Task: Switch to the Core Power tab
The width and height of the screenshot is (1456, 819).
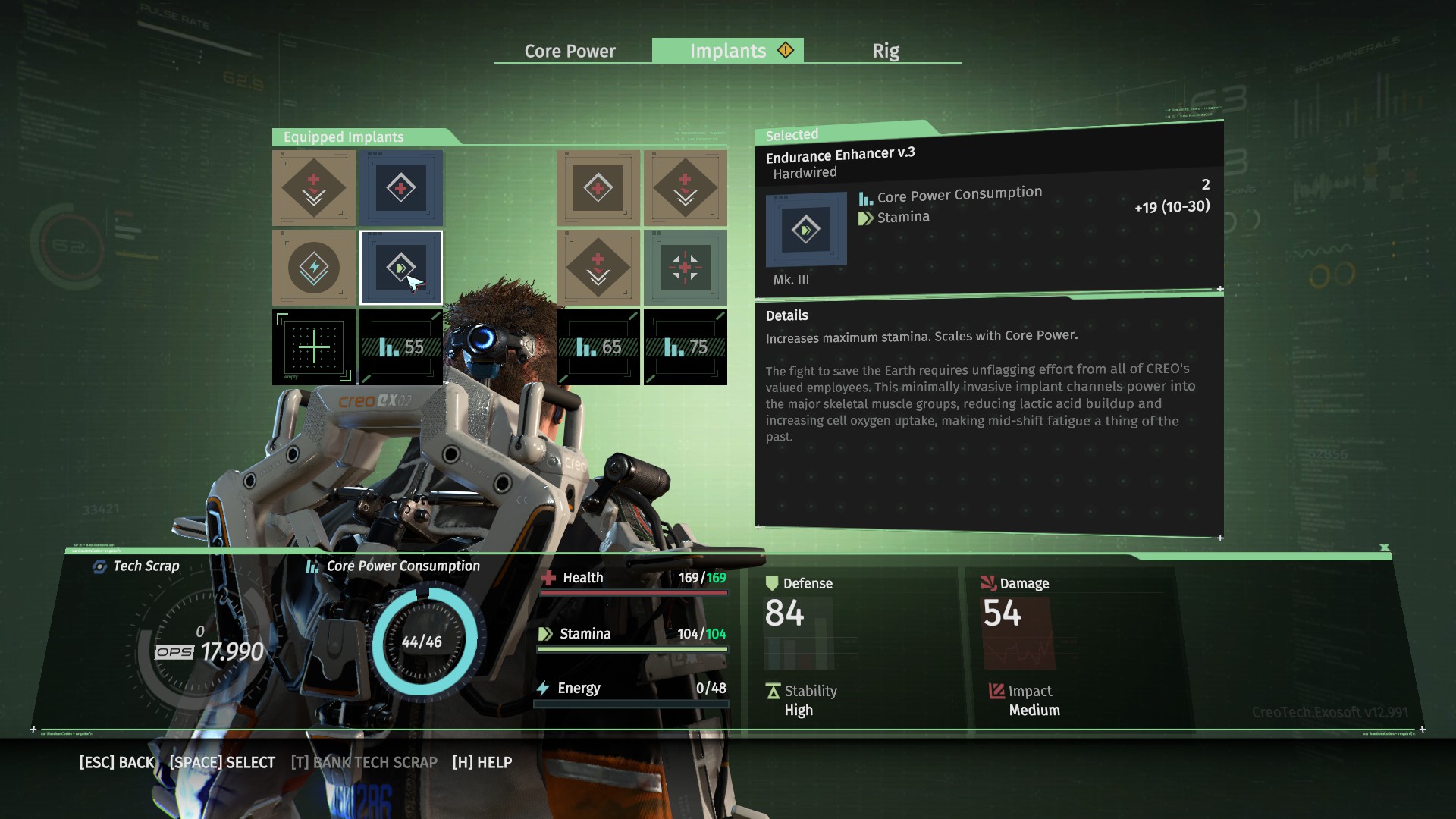Action: tap(570, 51)
